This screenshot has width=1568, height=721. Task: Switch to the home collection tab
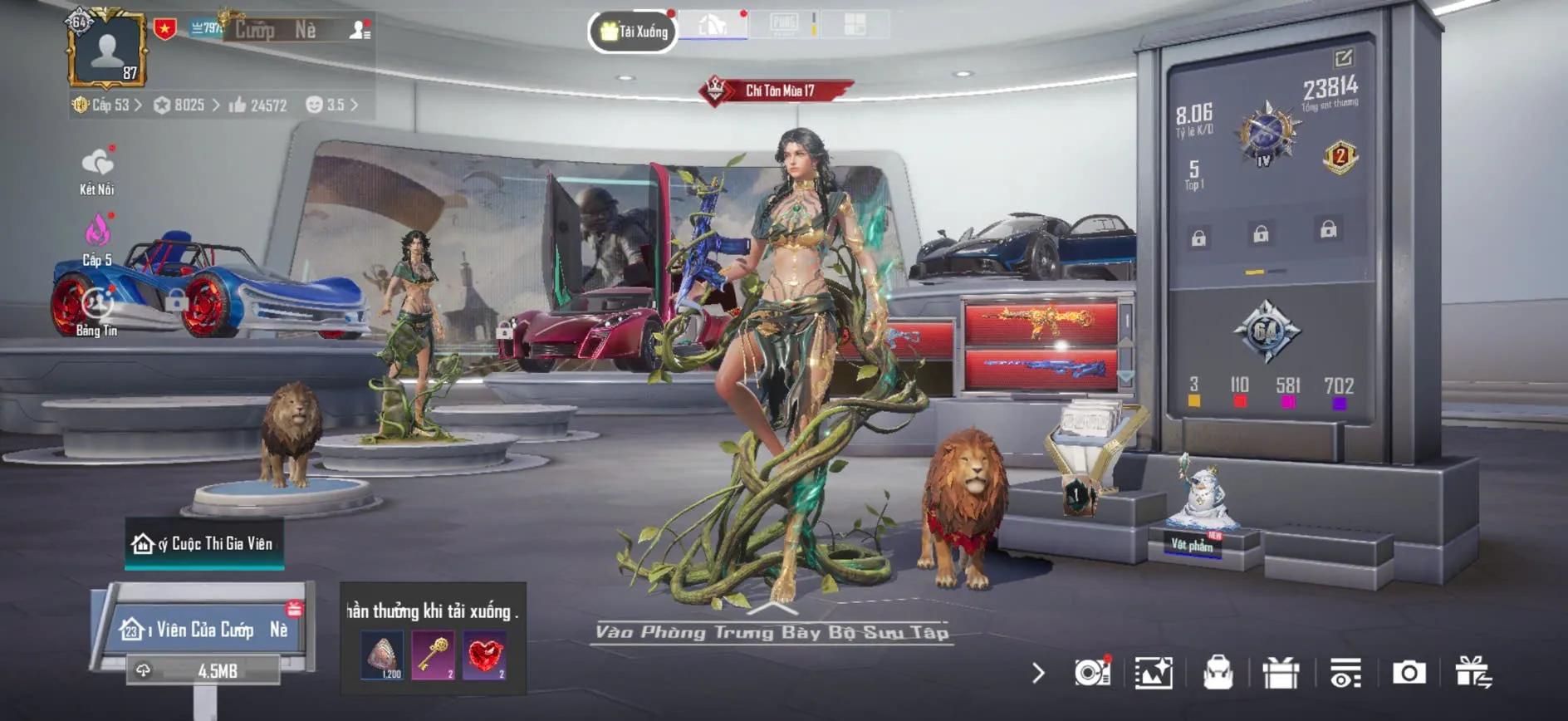tap(713, 26)
